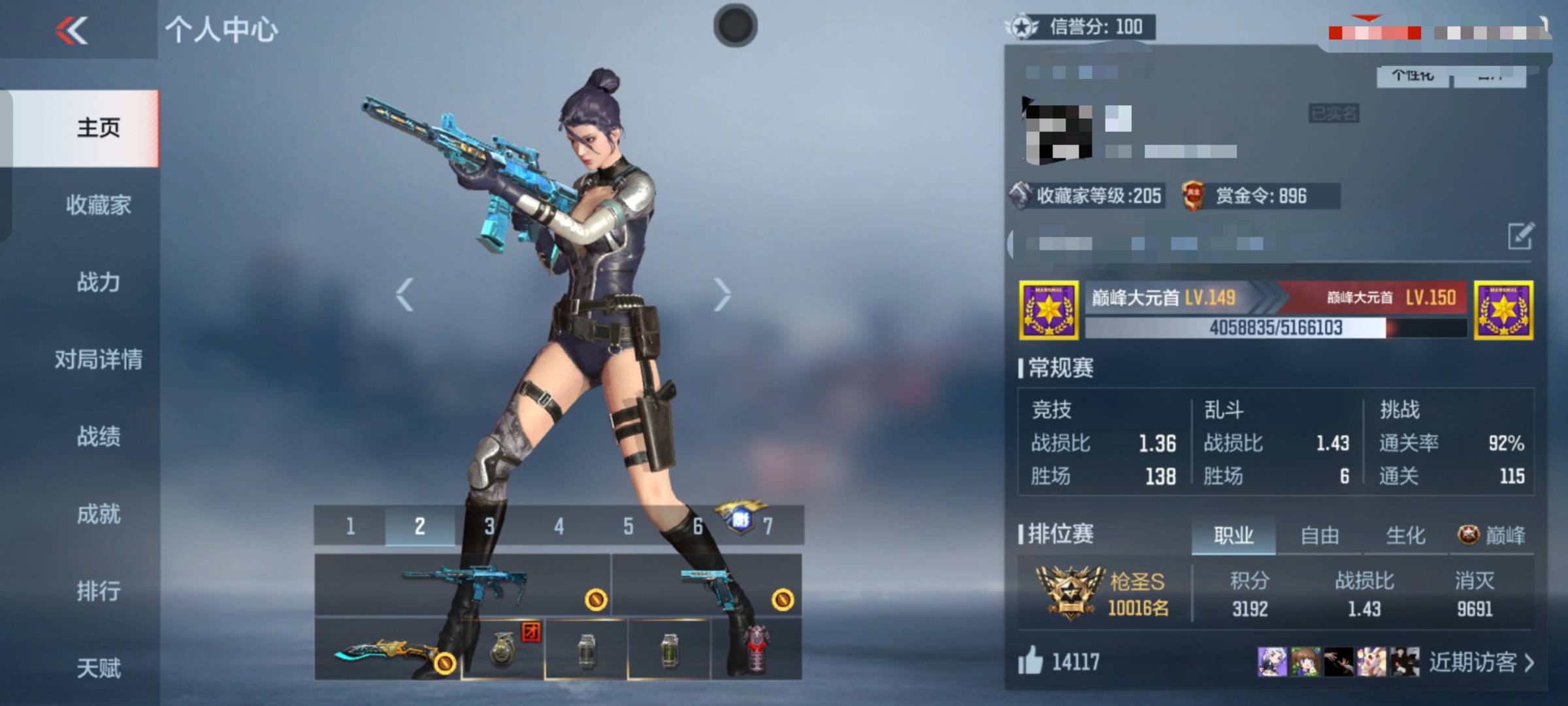
Task: Switch ranked stats to 自由 tab
Action: tap(1319, 536)
